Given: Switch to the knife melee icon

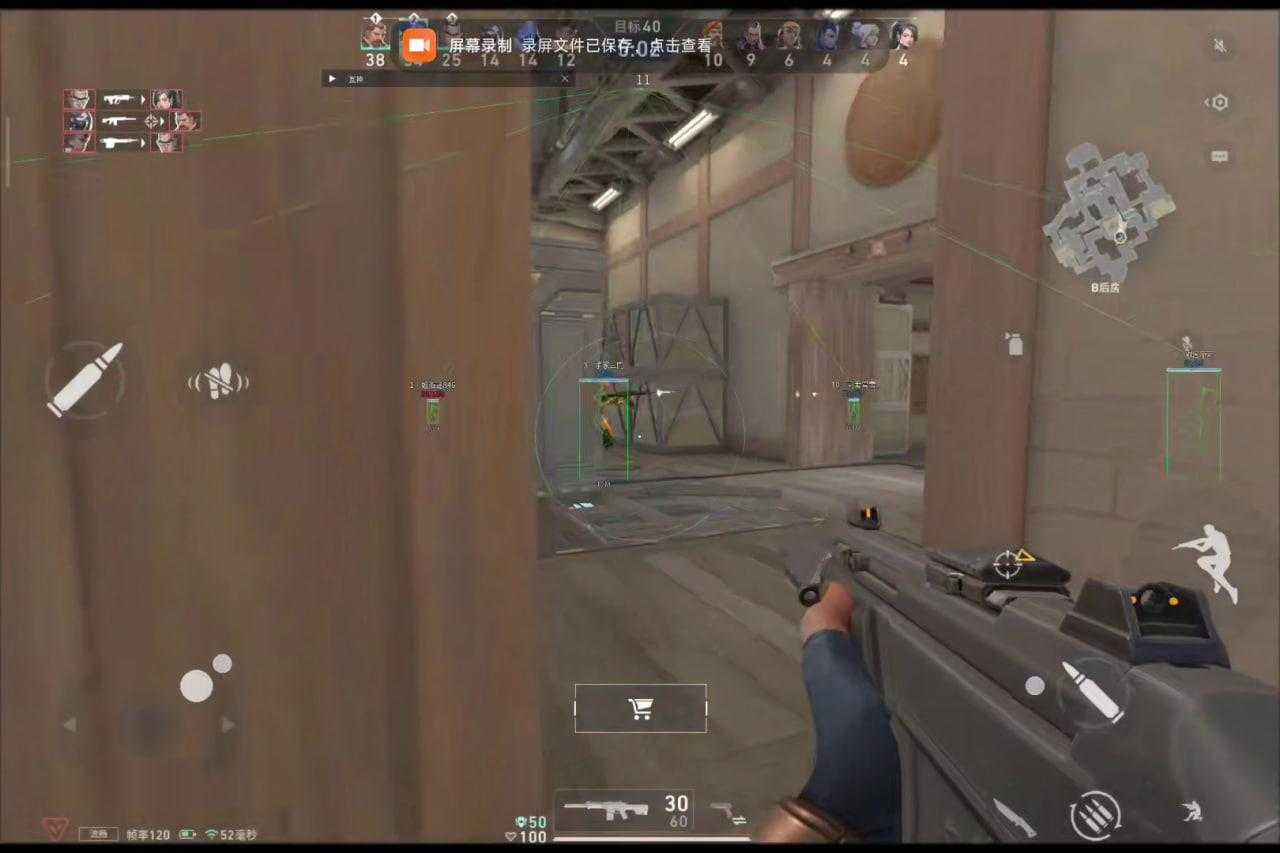Looking at the screenshot, I should (x=1013, y=816).
